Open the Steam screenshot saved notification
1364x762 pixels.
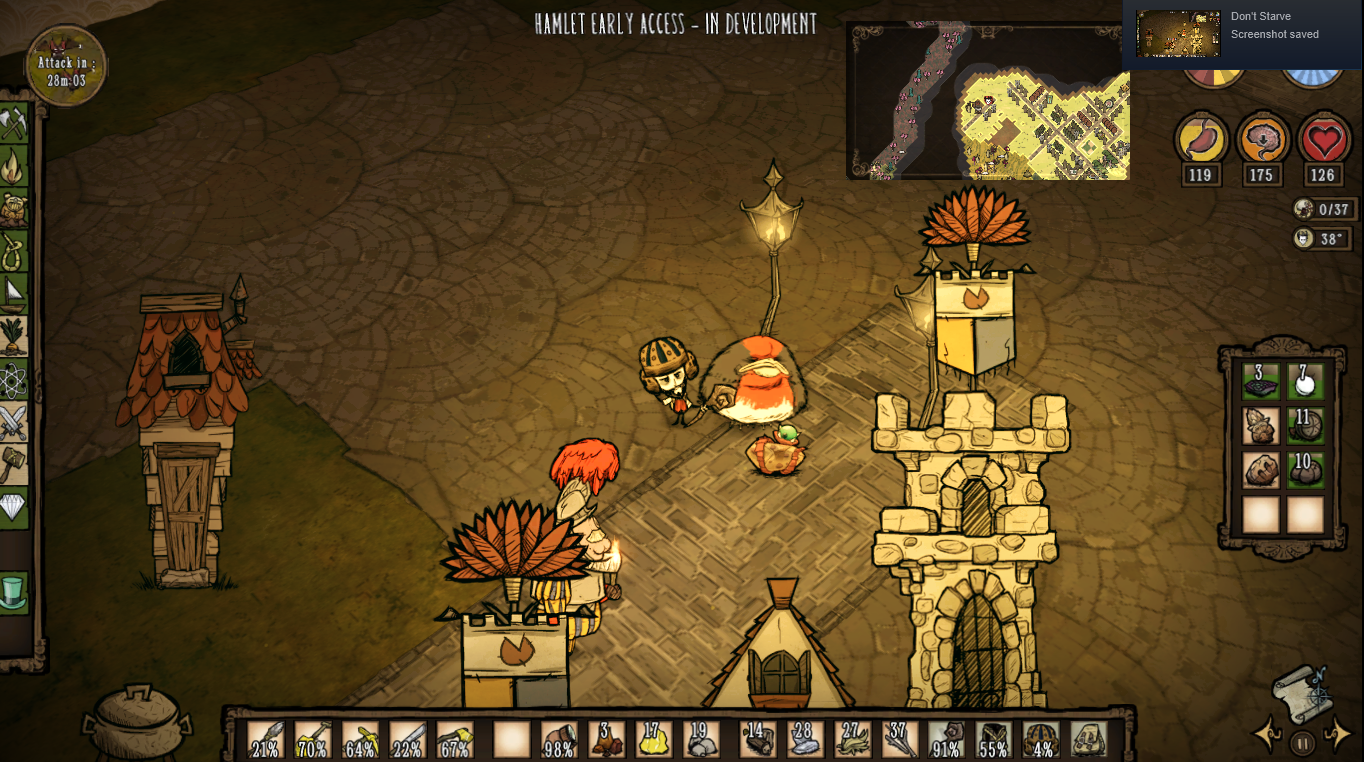[1242, 35]
